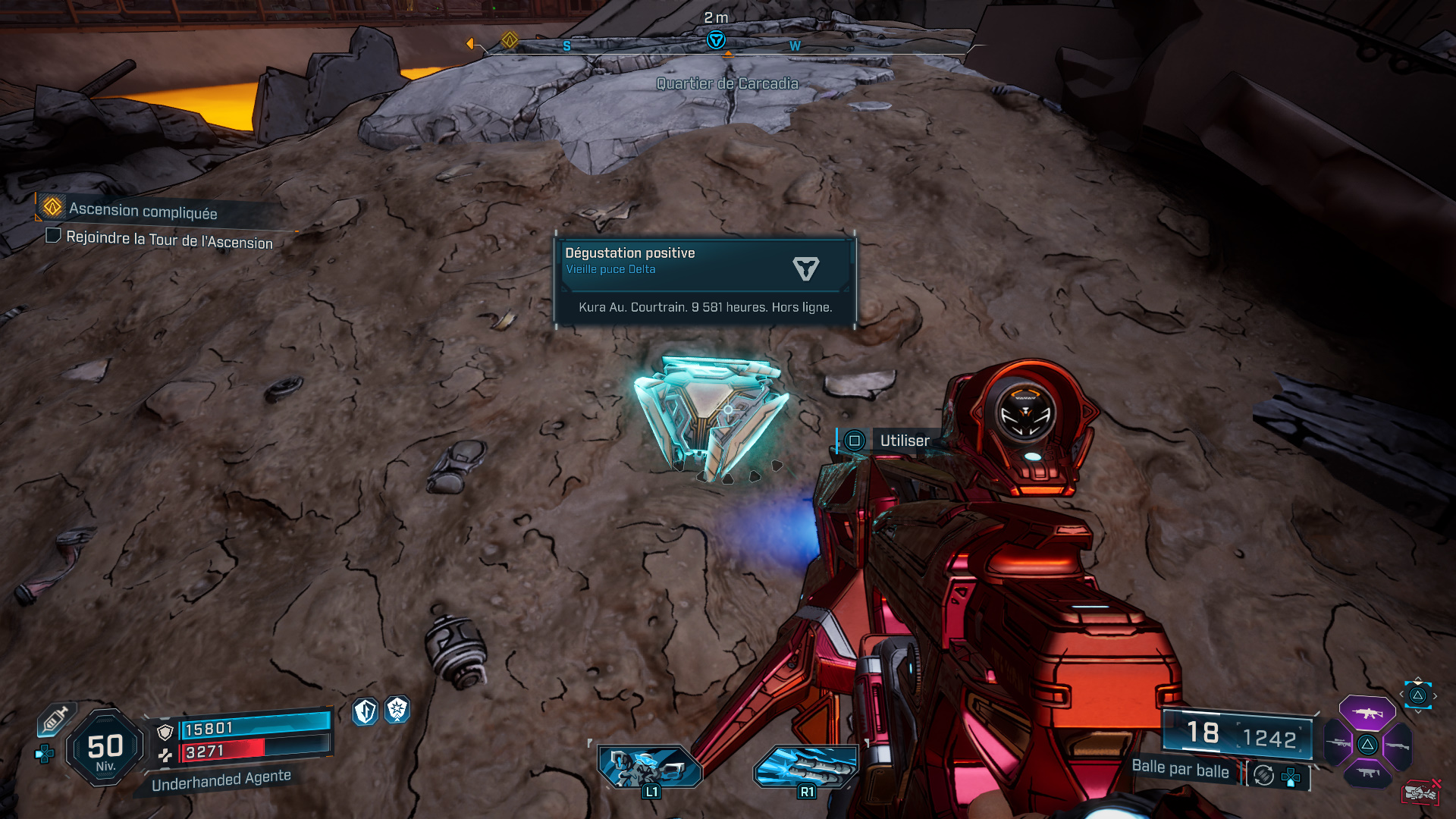Open the Dégustation positive item tooltip
1456x819 pixels.
click(705, 281)
